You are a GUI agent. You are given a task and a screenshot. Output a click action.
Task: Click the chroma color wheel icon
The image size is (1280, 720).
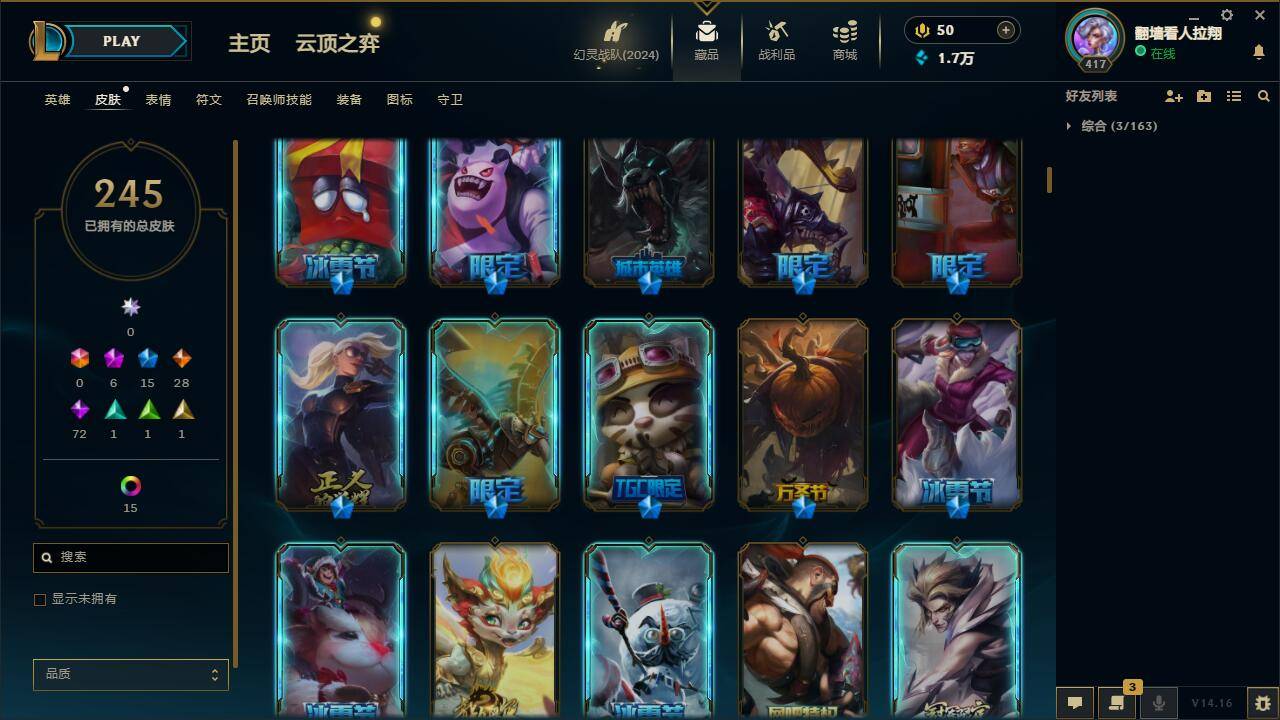pos(130,487)
